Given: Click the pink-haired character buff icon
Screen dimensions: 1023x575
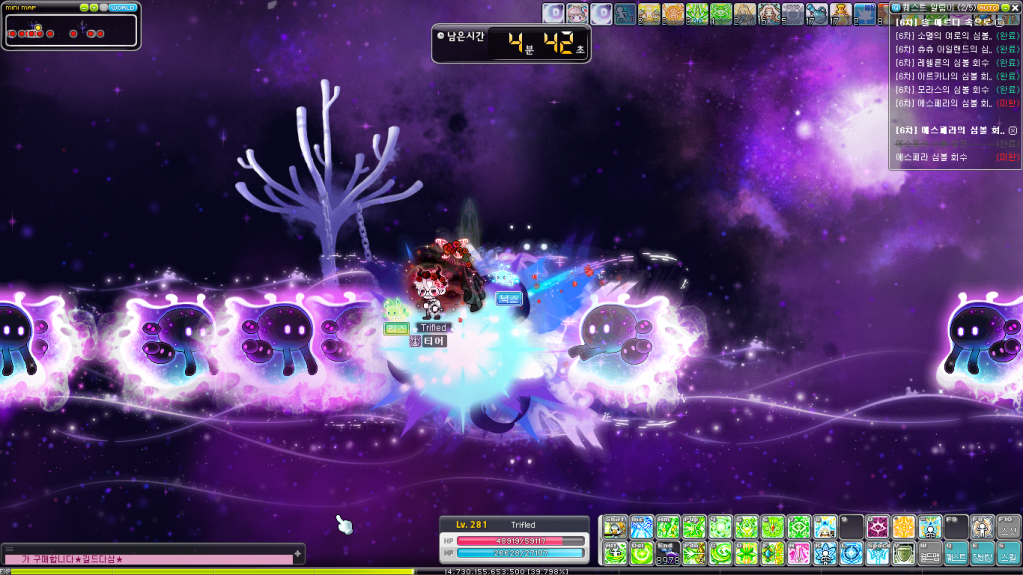Looking at the screenshot, I should pyautogui.click(x=577, y=13).
